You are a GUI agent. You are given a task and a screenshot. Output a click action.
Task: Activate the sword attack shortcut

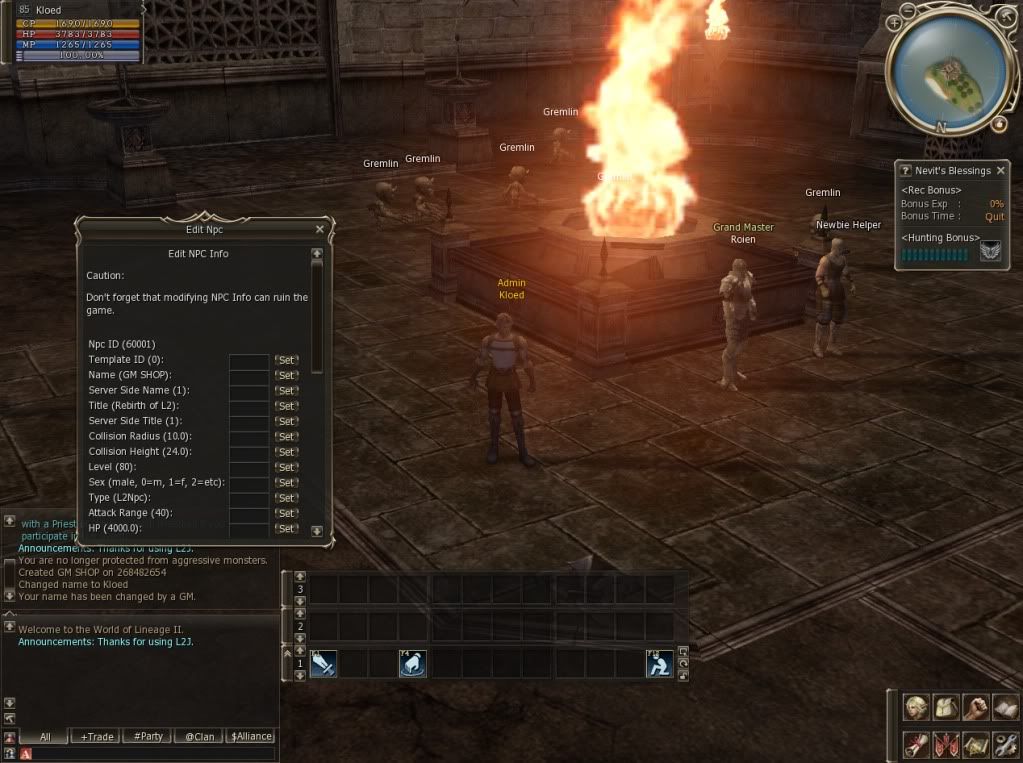pyautogui.click(x=323, y=664)
